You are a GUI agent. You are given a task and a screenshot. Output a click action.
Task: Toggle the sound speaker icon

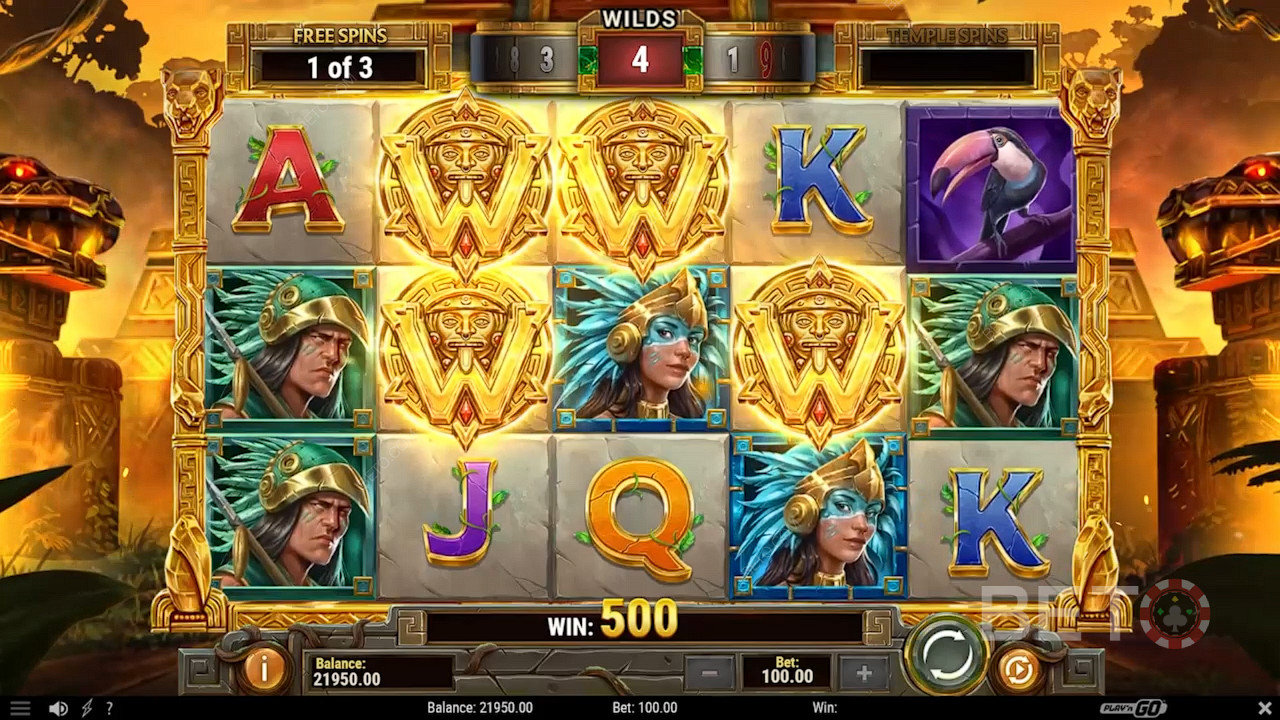pos(58,708)
